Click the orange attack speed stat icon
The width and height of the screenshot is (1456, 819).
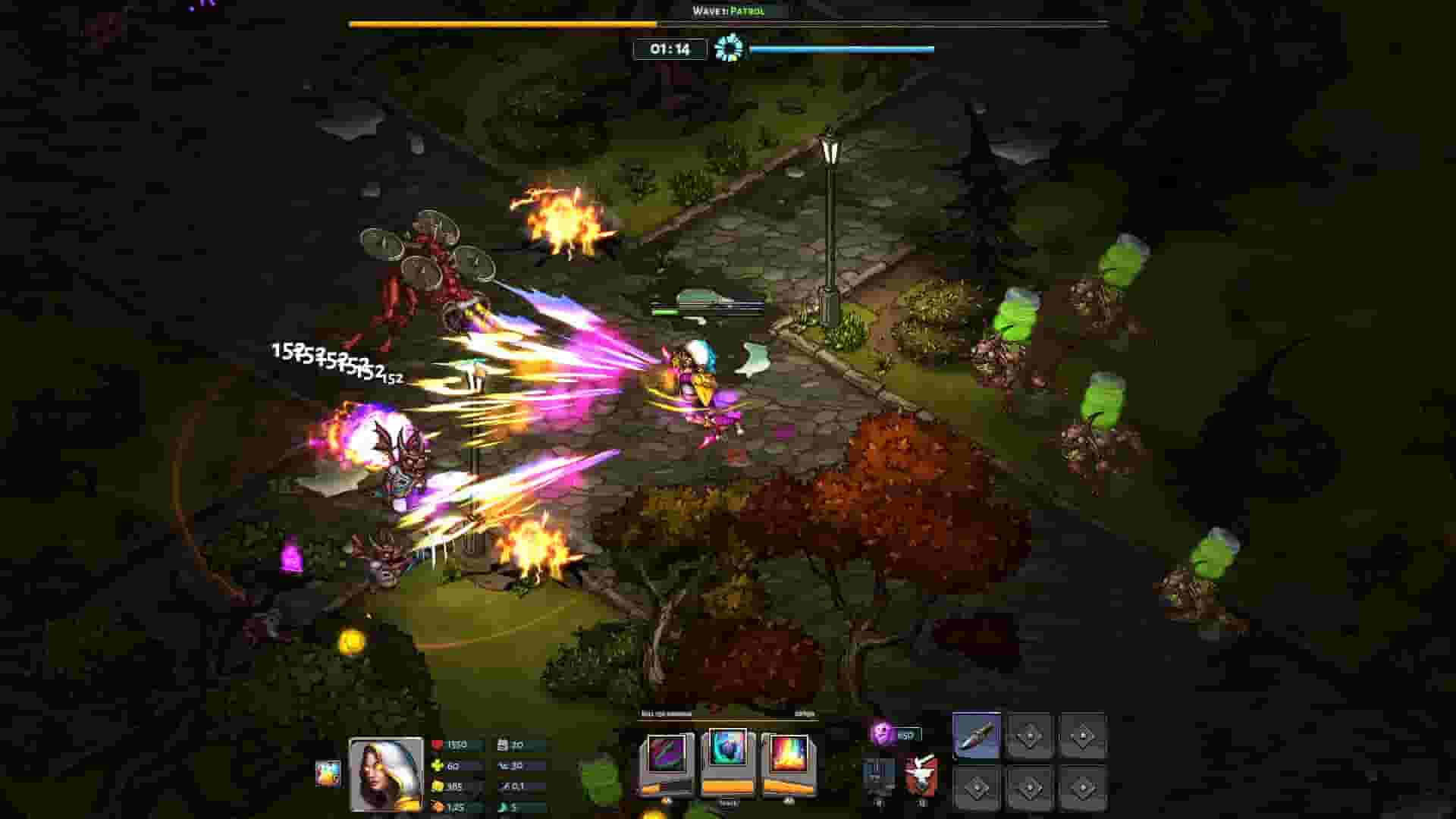coord(438,805)
